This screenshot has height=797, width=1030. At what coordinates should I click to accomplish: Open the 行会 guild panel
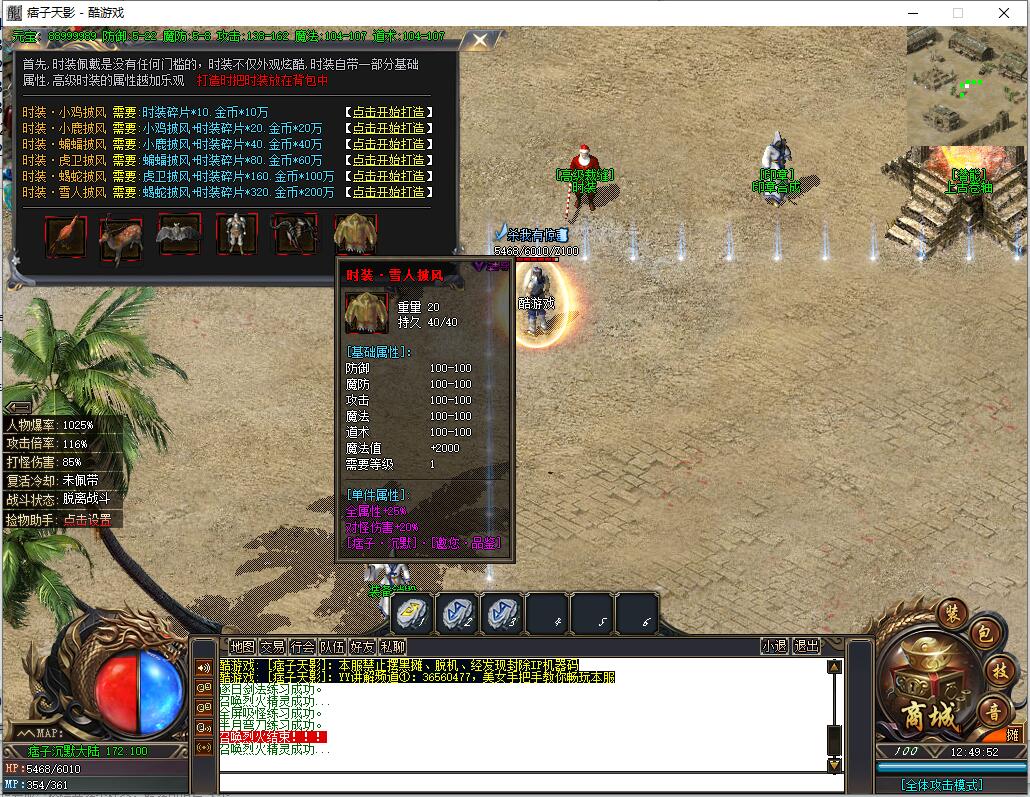tap(302, 647)
